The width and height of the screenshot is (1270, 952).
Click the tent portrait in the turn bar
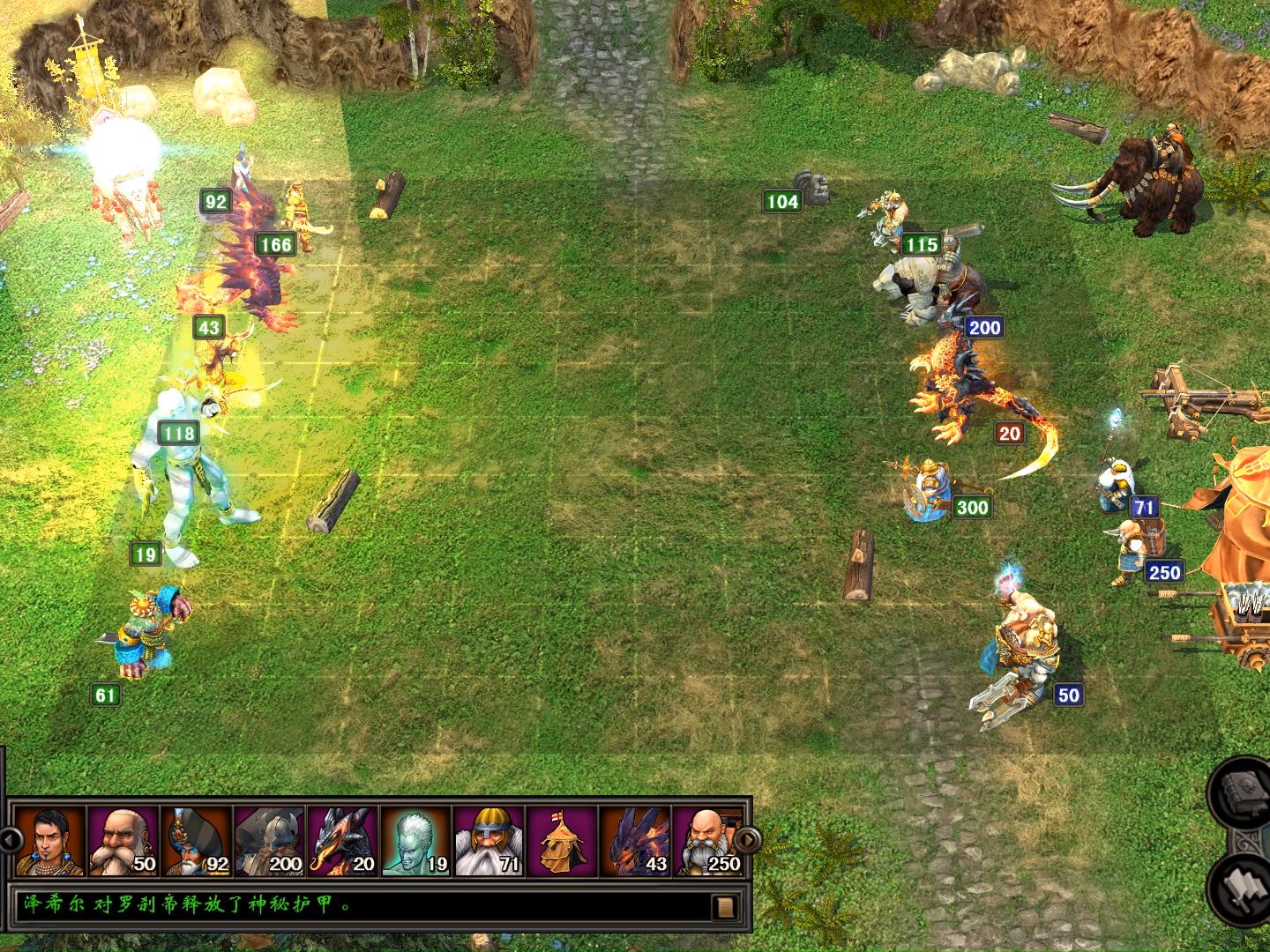pyautogui.click(x=562, y=840)
